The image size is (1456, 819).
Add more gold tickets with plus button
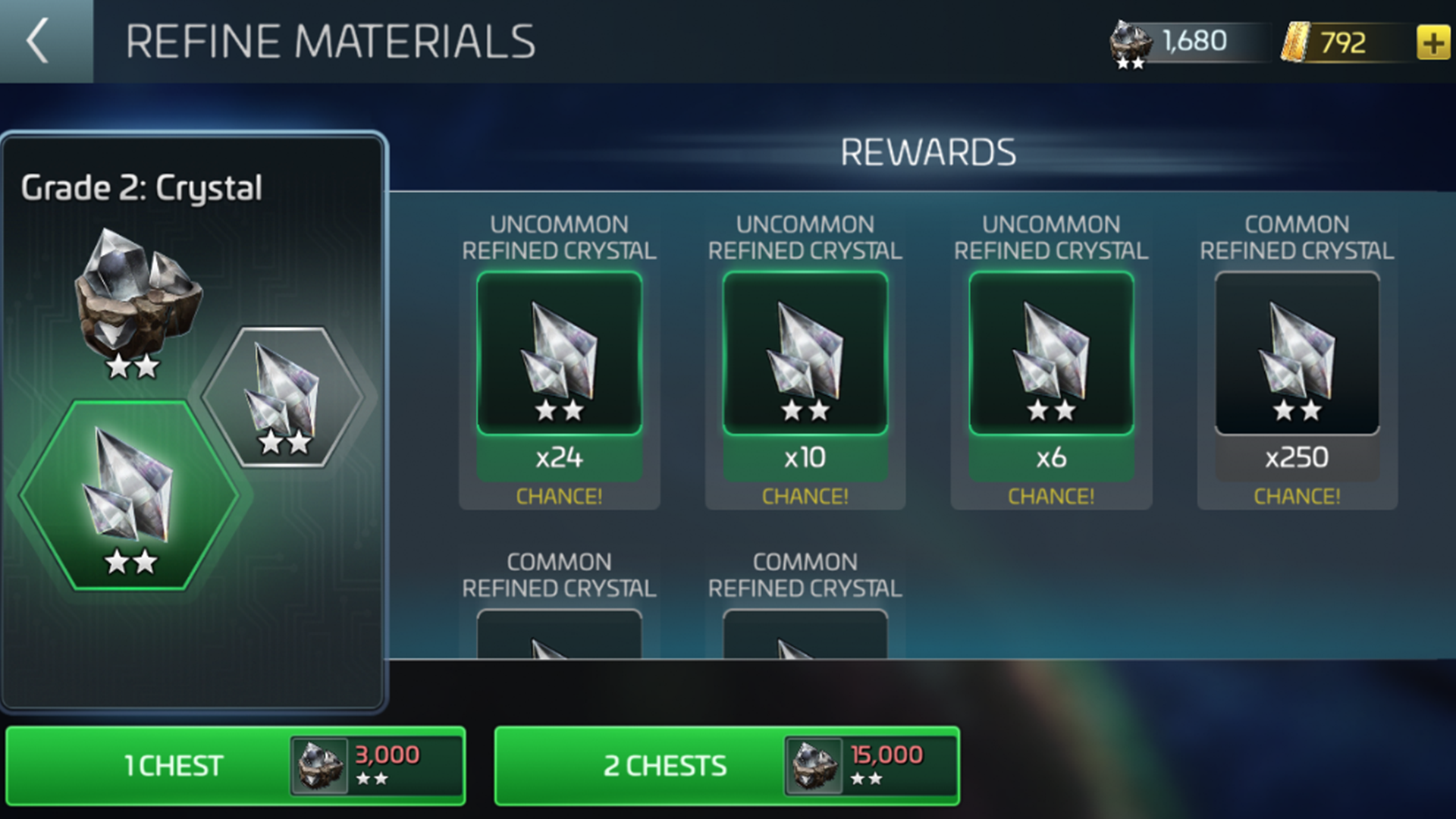tap(1432, 42)
